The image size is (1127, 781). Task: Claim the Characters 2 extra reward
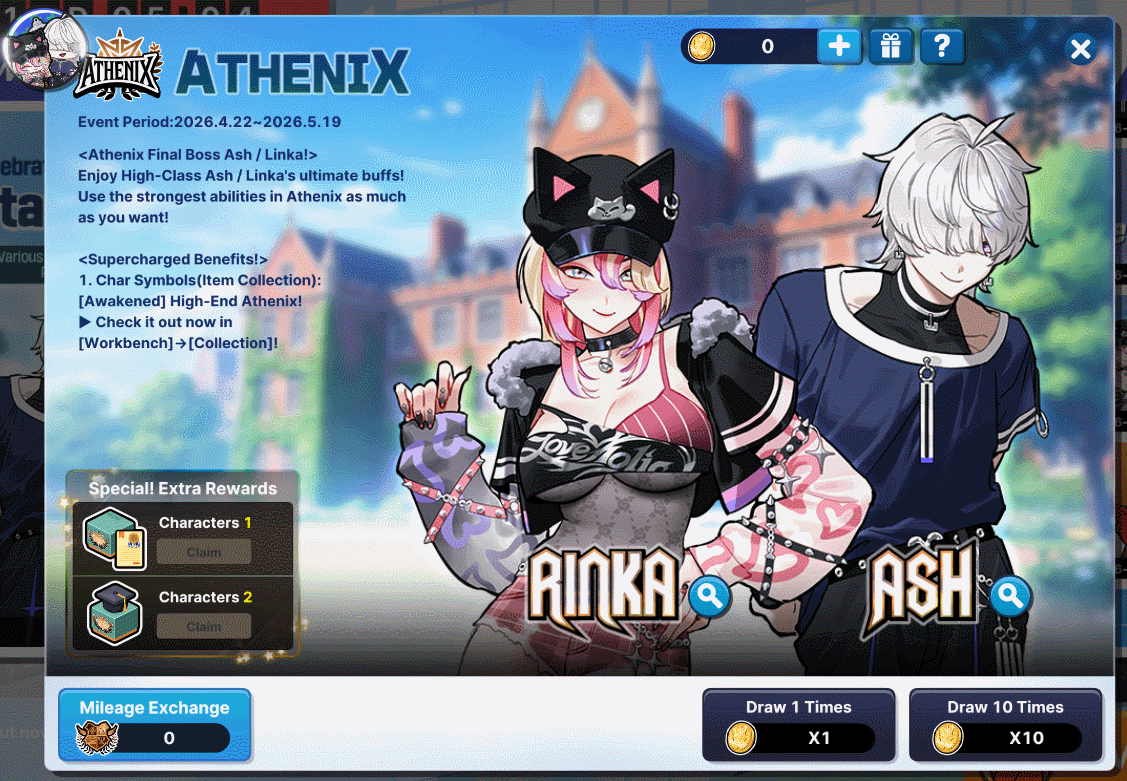[x=204, y=626]
